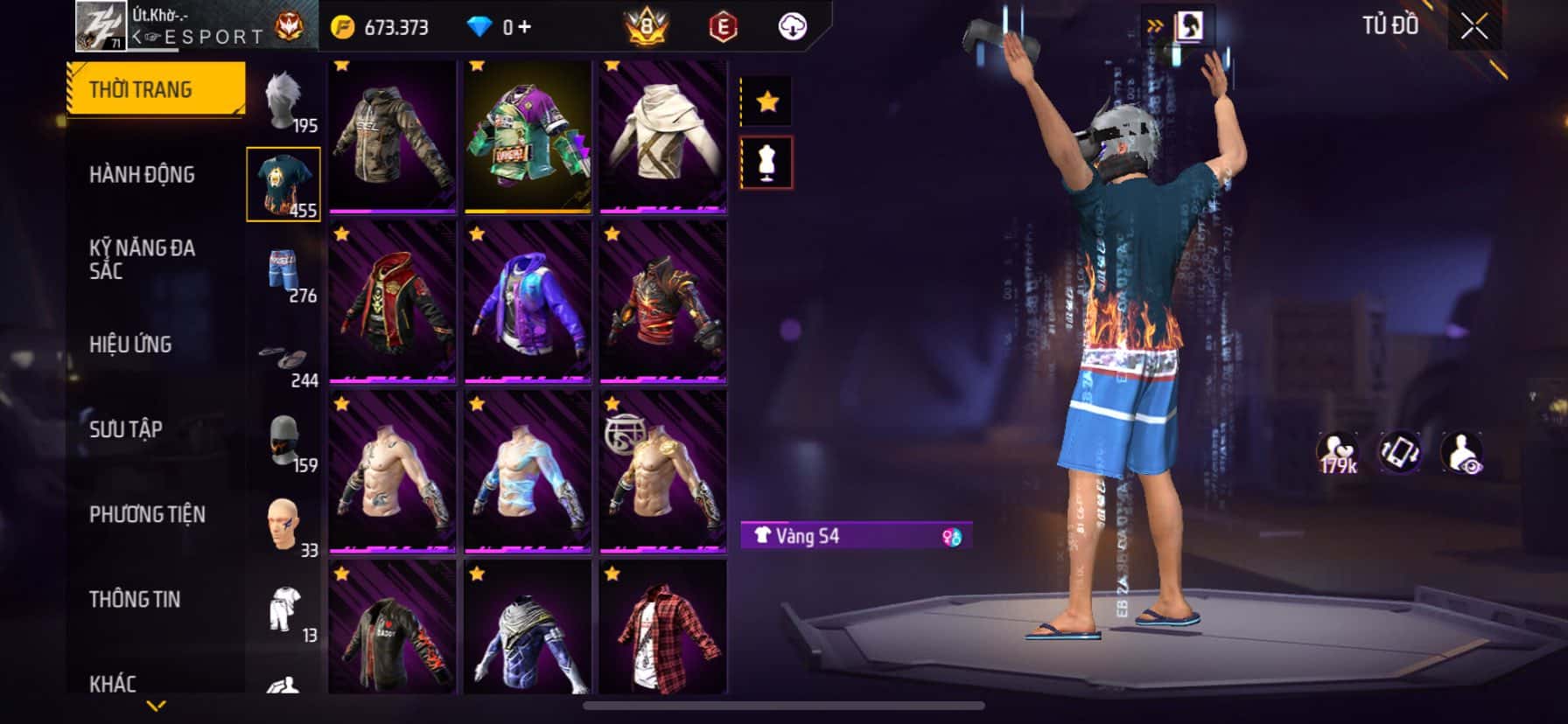Screen dimensions: 1568x724
Task: Open the cloud download icon
Action: (792, 27)
